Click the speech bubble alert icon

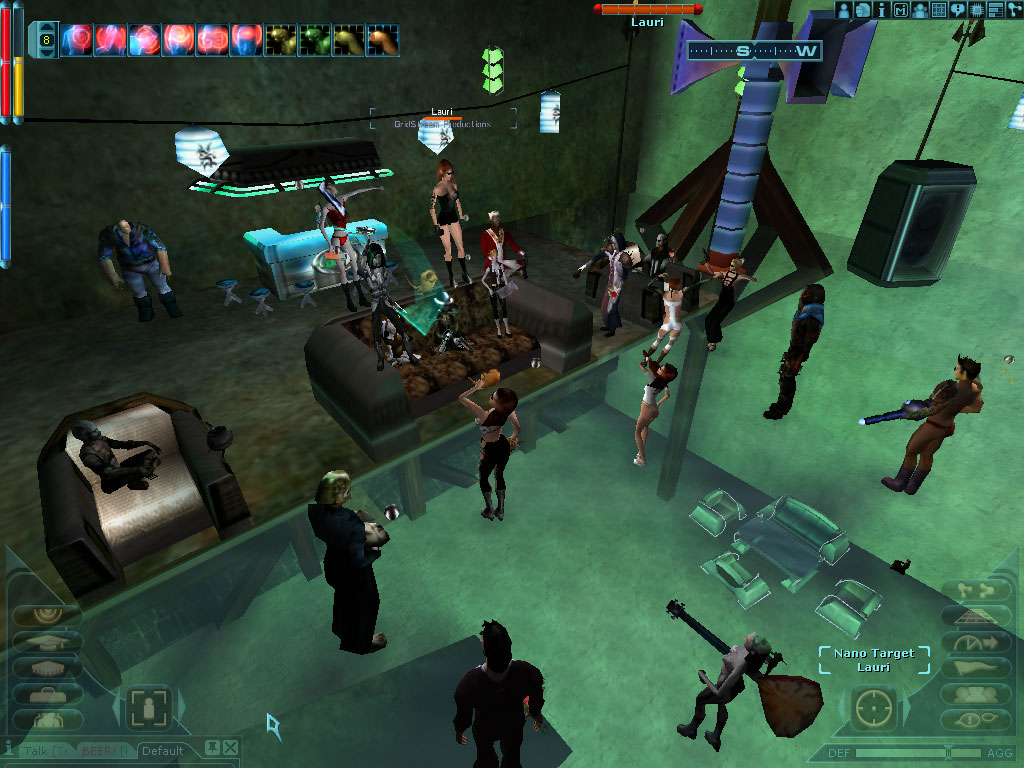[957, 9]
